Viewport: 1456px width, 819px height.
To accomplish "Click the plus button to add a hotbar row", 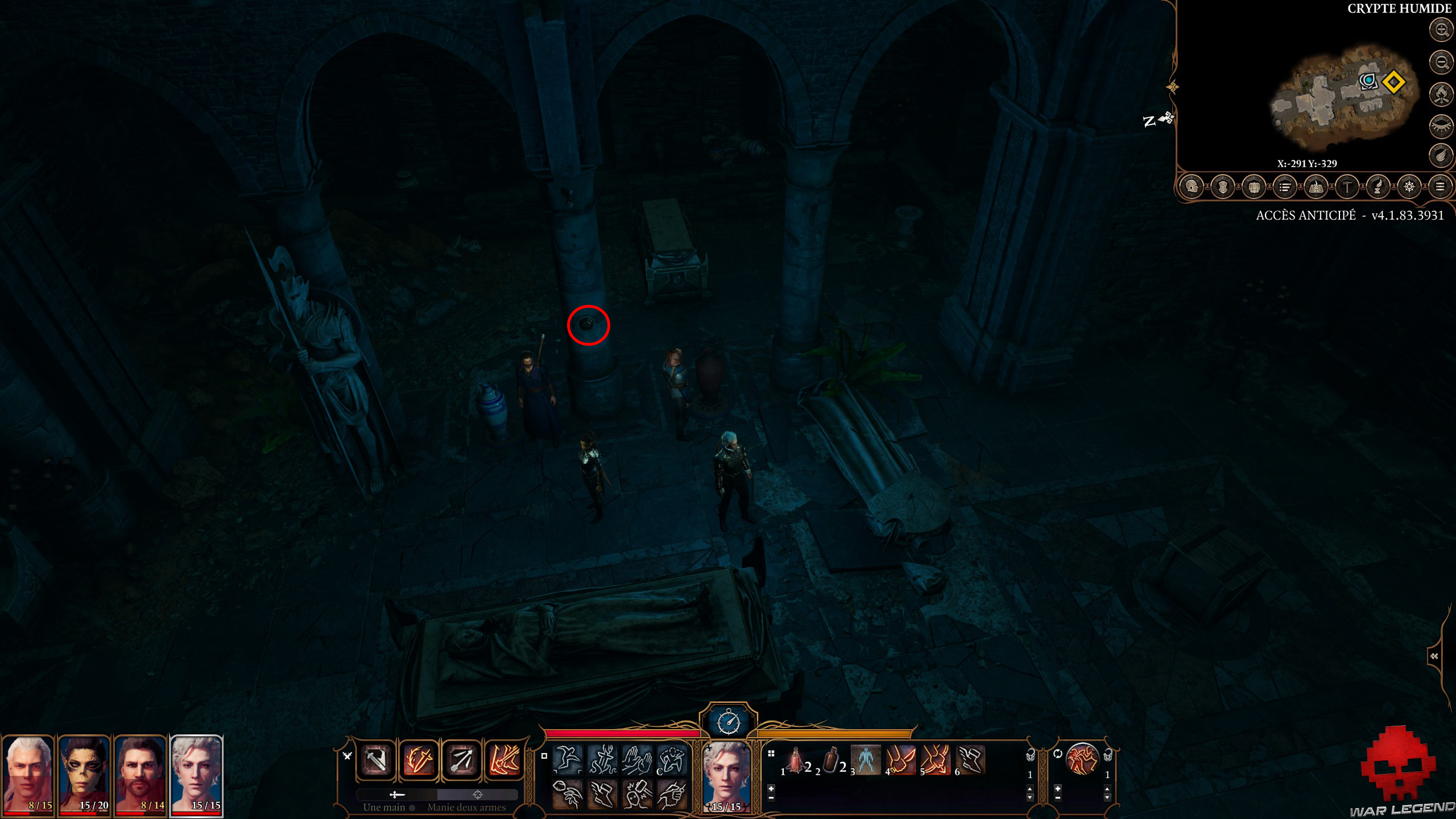I will coord(771,789).
